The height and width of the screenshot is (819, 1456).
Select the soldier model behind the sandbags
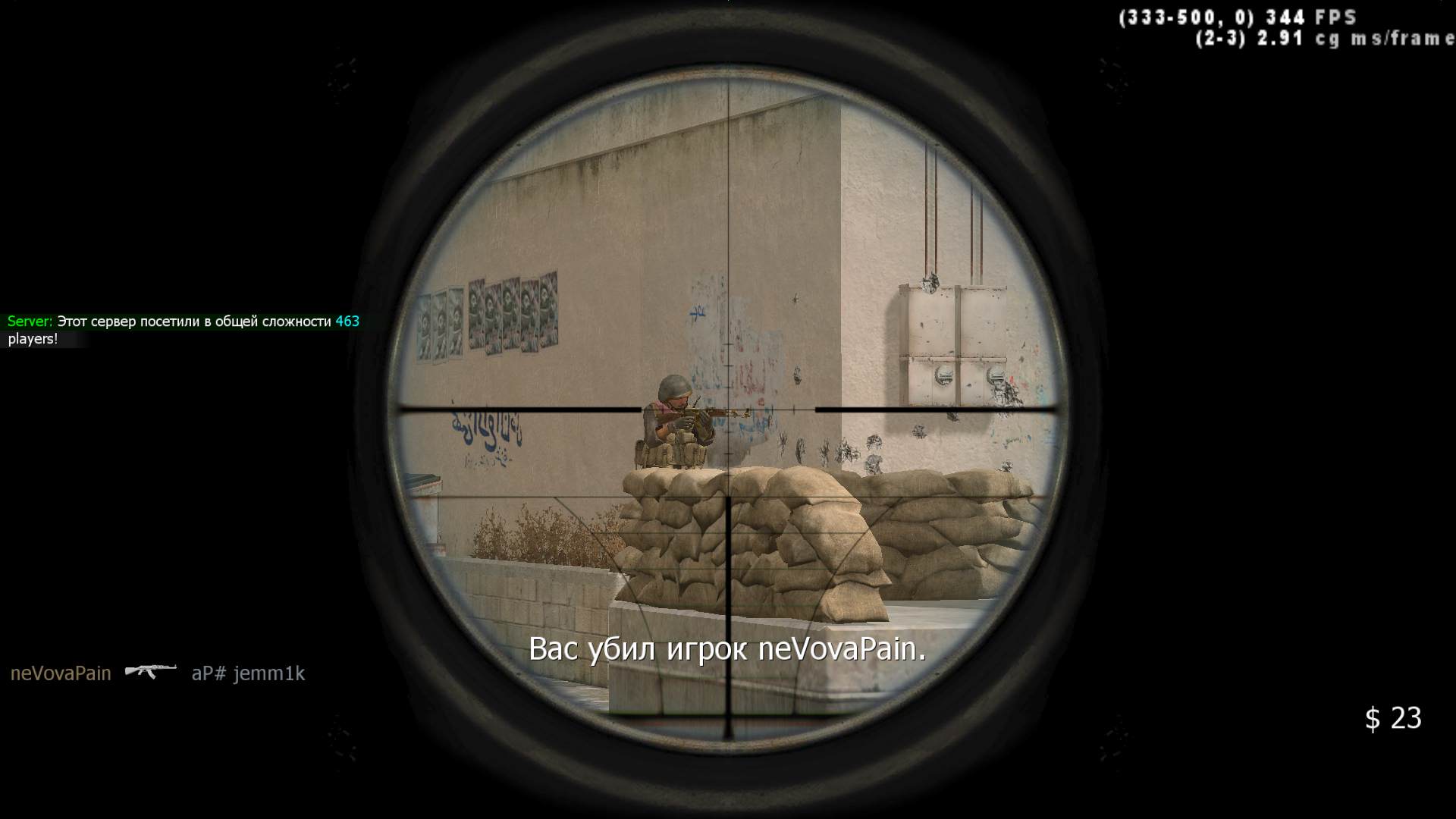pyautogui.click(x=671, y=417)
